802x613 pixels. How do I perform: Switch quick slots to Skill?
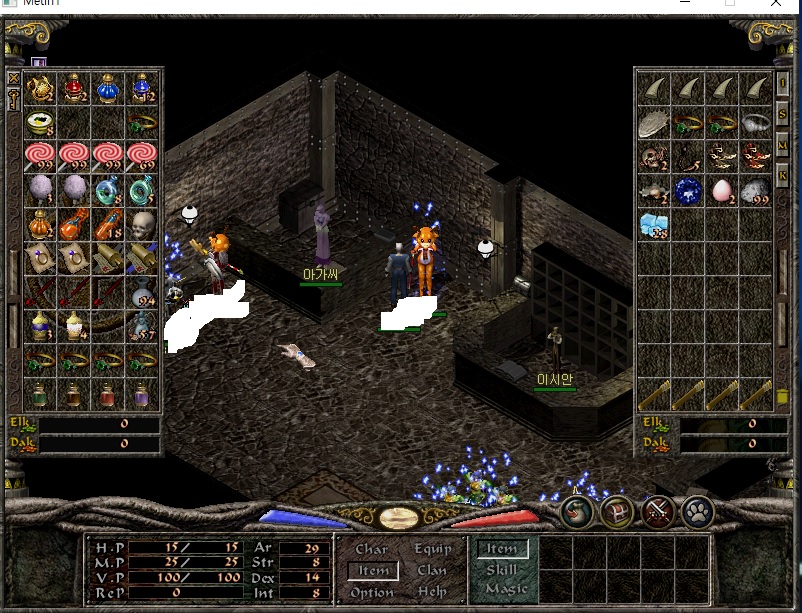501,570
